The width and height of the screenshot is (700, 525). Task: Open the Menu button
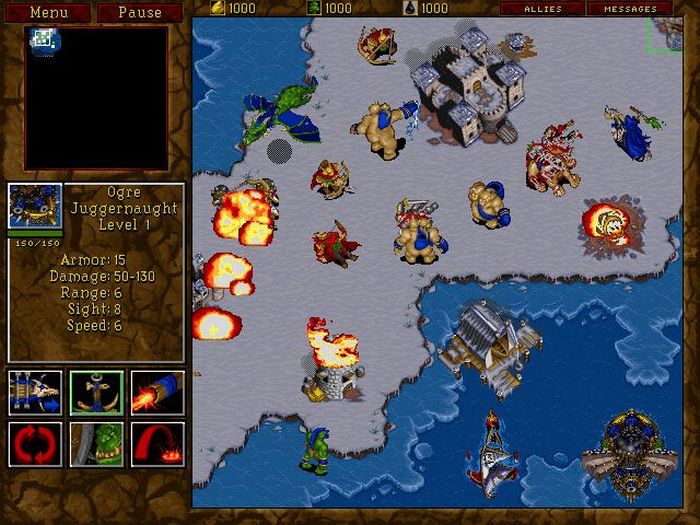tap(49, 13)
